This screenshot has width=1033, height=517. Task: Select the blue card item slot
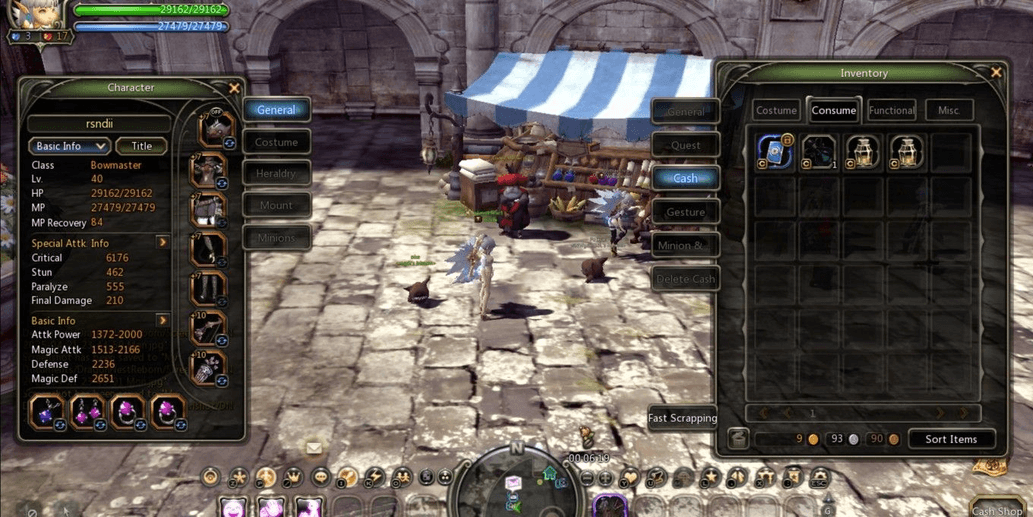775,152
